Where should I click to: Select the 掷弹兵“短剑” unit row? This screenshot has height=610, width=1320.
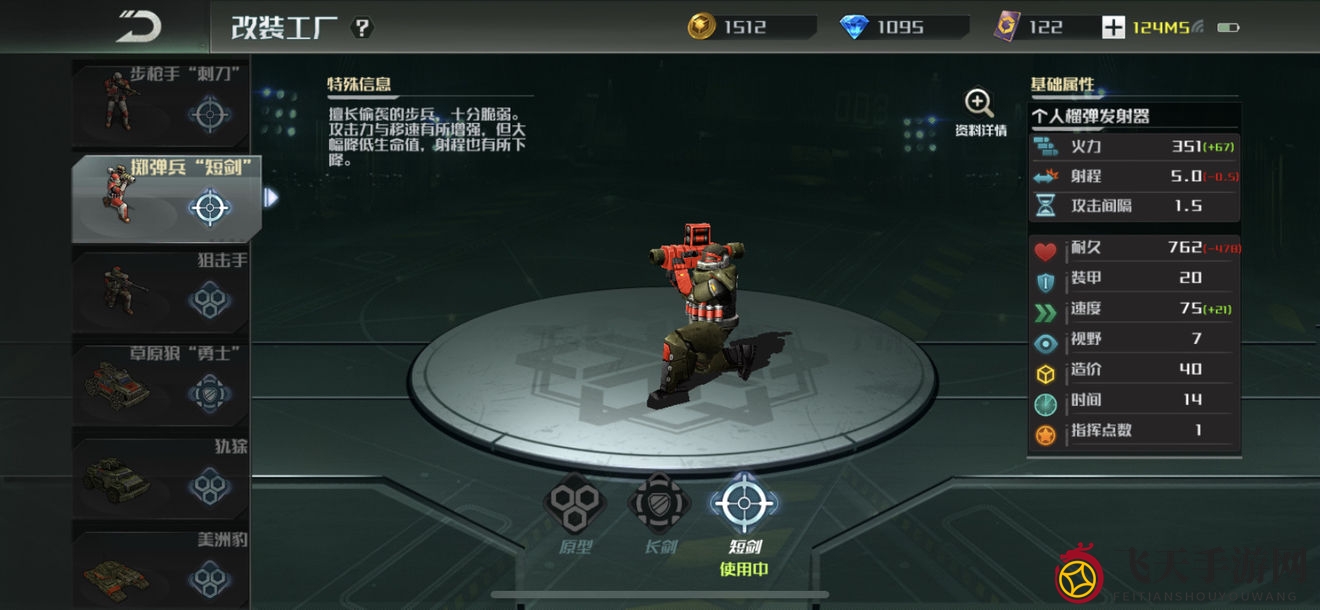[x=165, y=198]
